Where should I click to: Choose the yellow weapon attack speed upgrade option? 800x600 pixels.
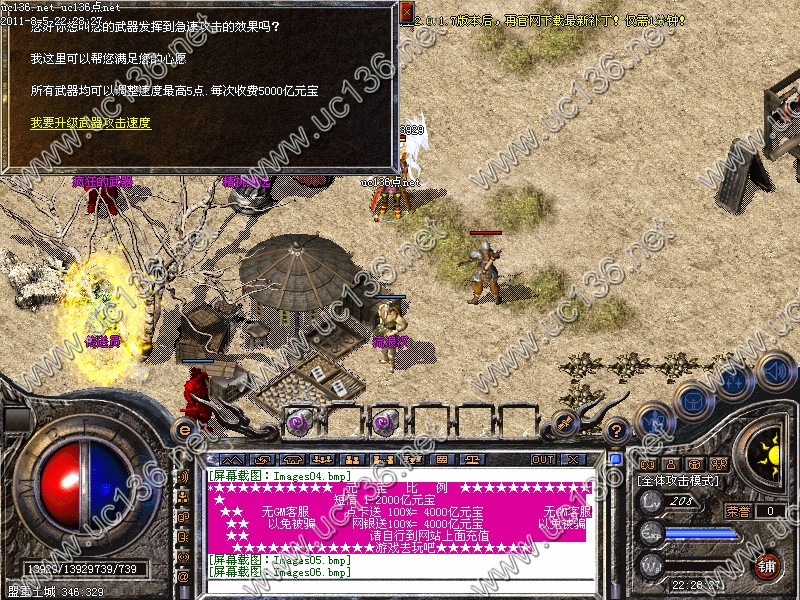tap(90, 123)
